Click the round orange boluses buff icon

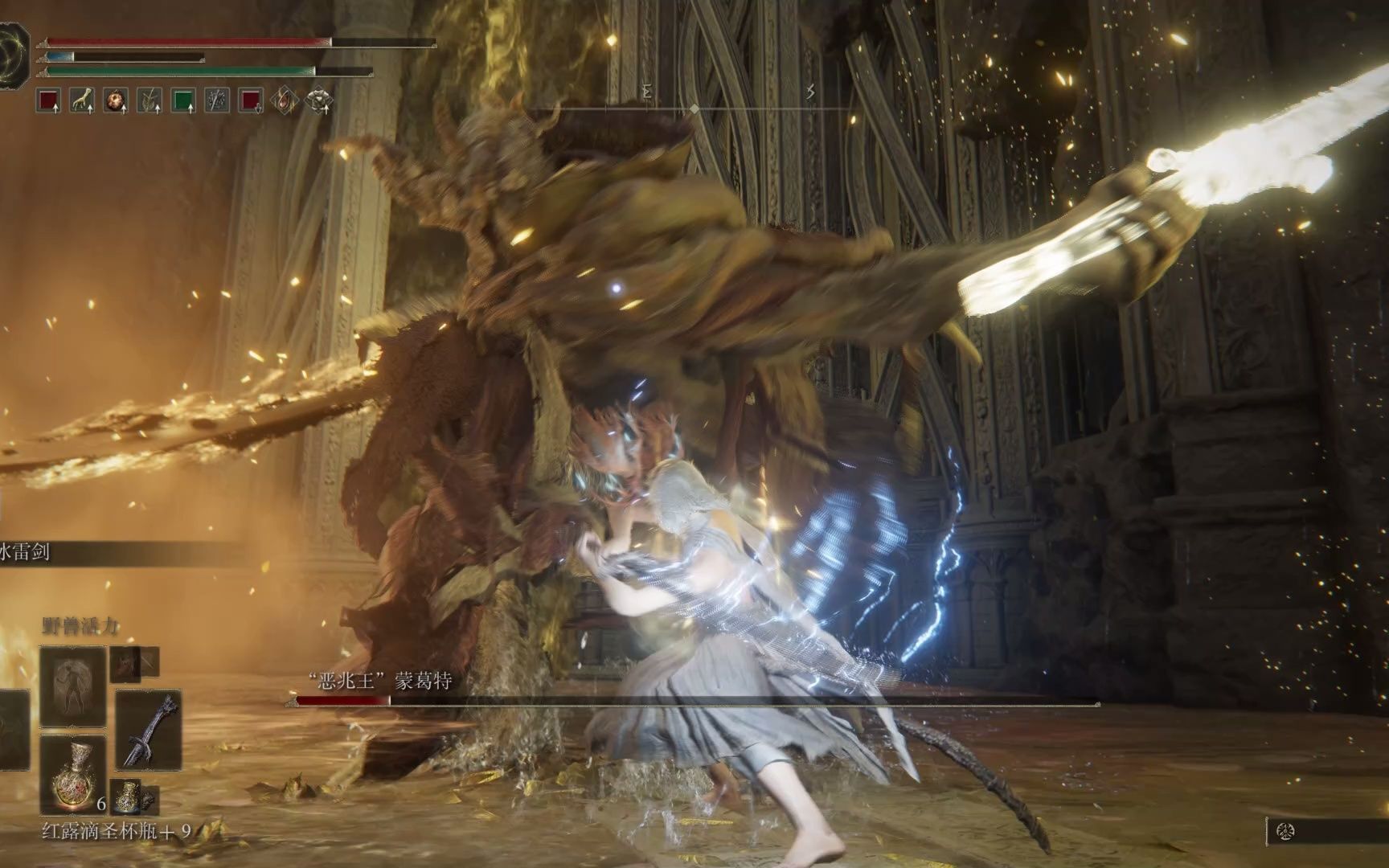point(116,100)
